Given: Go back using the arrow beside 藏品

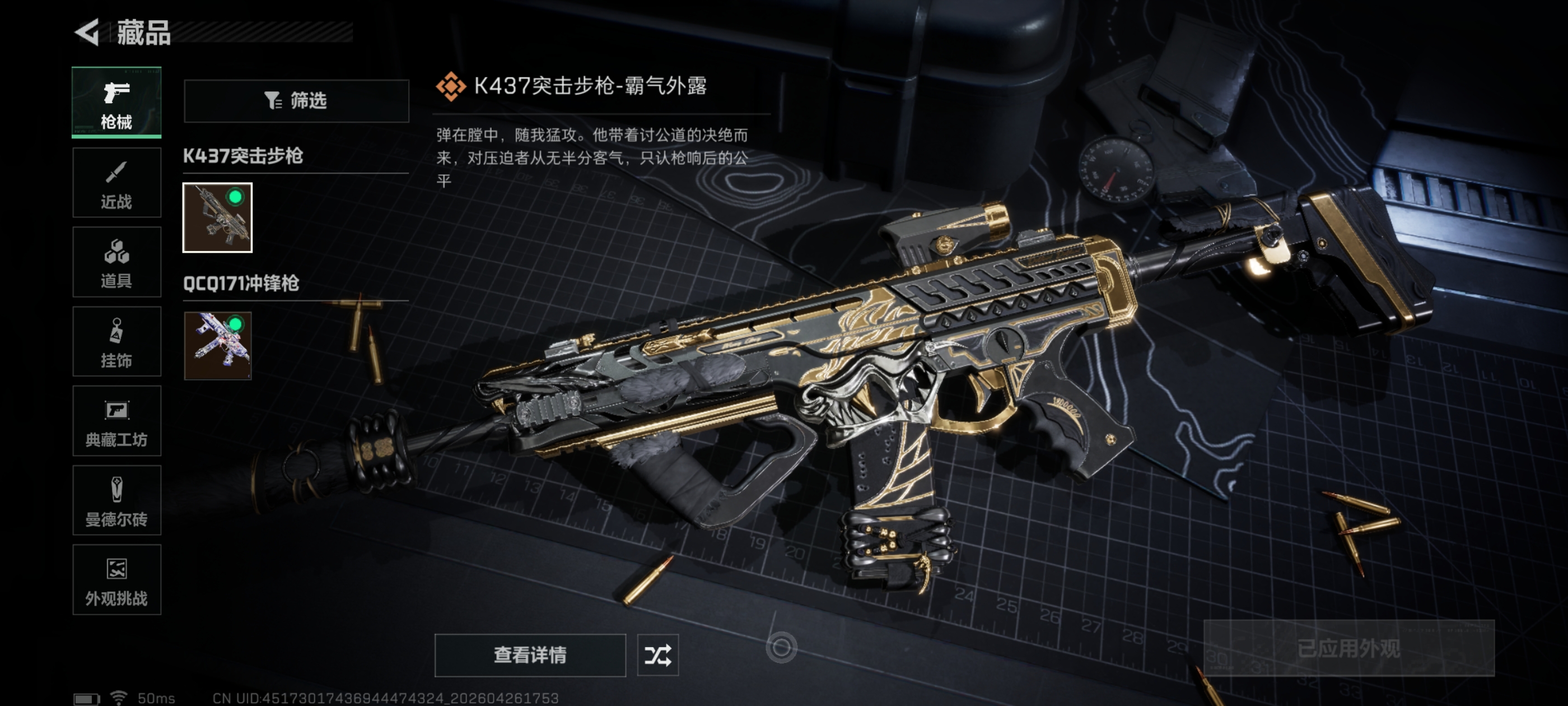Looking at the screenshot, I should [x=87, y=32].
